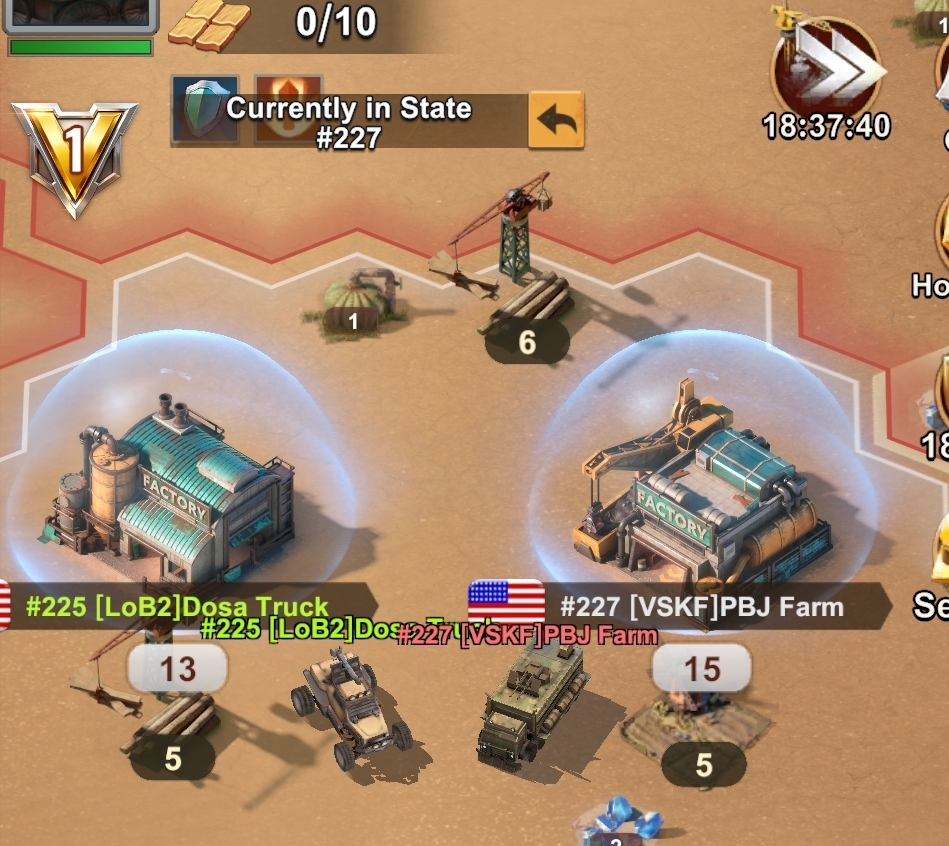The height and width of the screenshot is (846, 949).
Task: Choose the #225 [LoB2]Dosa Truck base nameplate
Action: pyautogui.click(x=178, y=606)
